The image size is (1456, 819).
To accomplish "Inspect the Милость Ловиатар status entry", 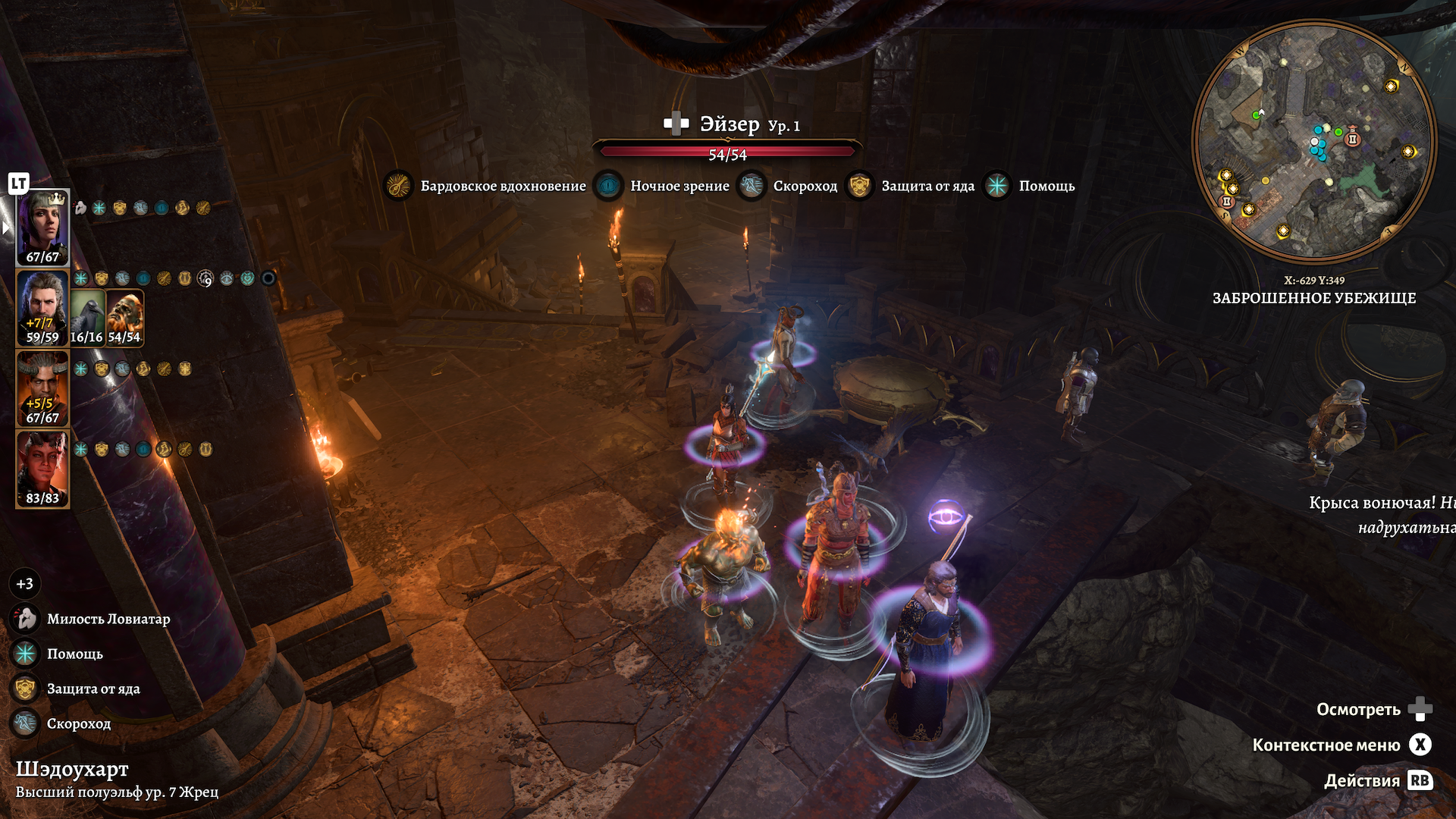I will click(26, 619).
